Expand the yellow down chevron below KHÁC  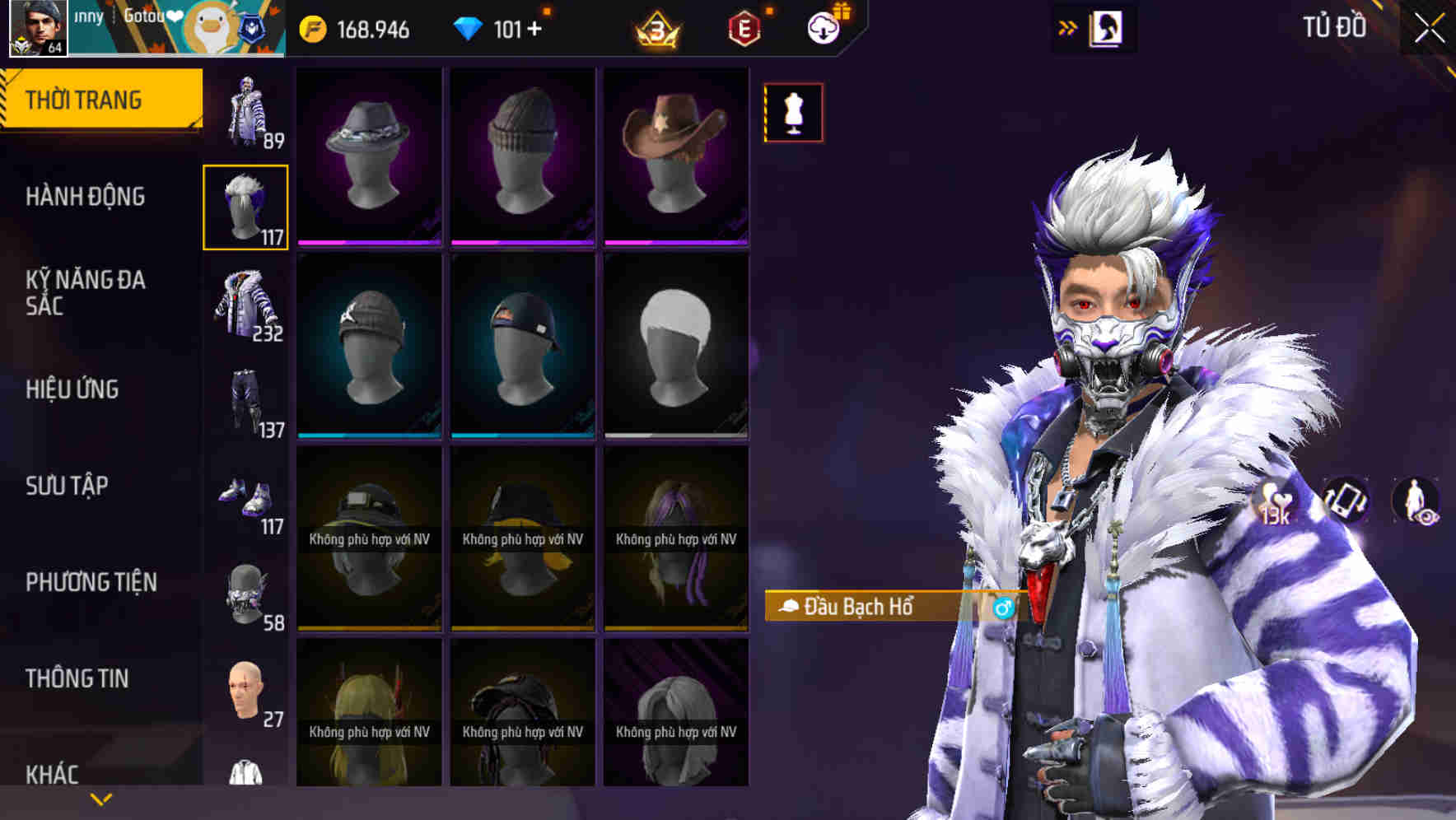pyautogui.click(x=100, y=798)
